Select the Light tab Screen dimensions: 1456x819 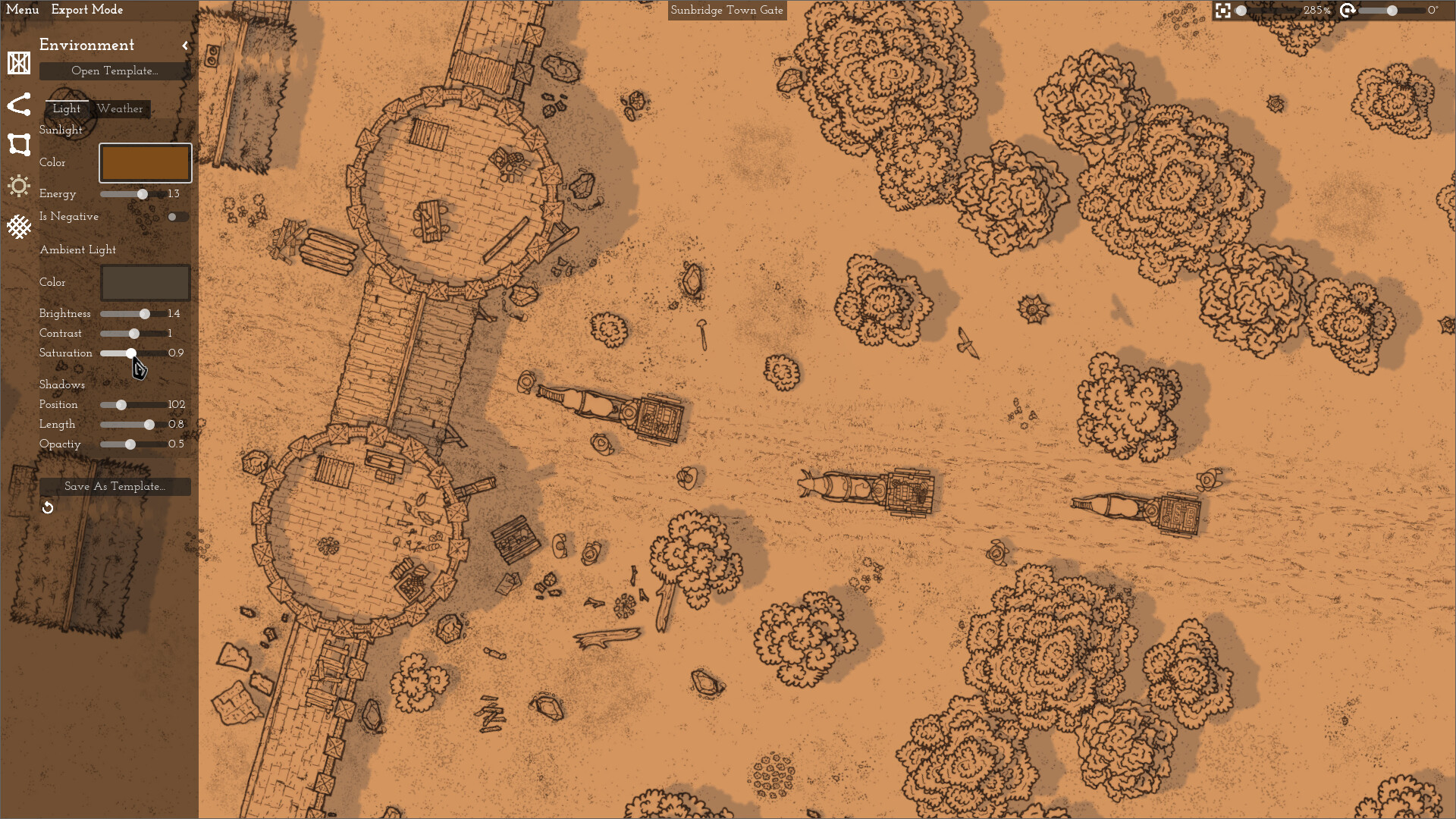tap(66, 109)
